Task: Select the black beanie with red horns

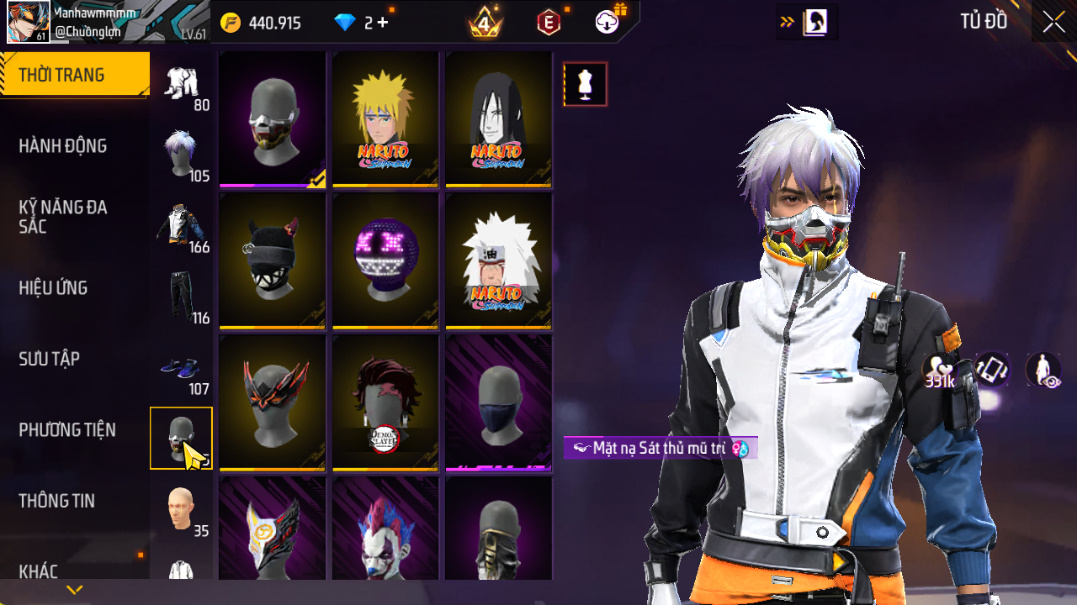Action: 272,260
